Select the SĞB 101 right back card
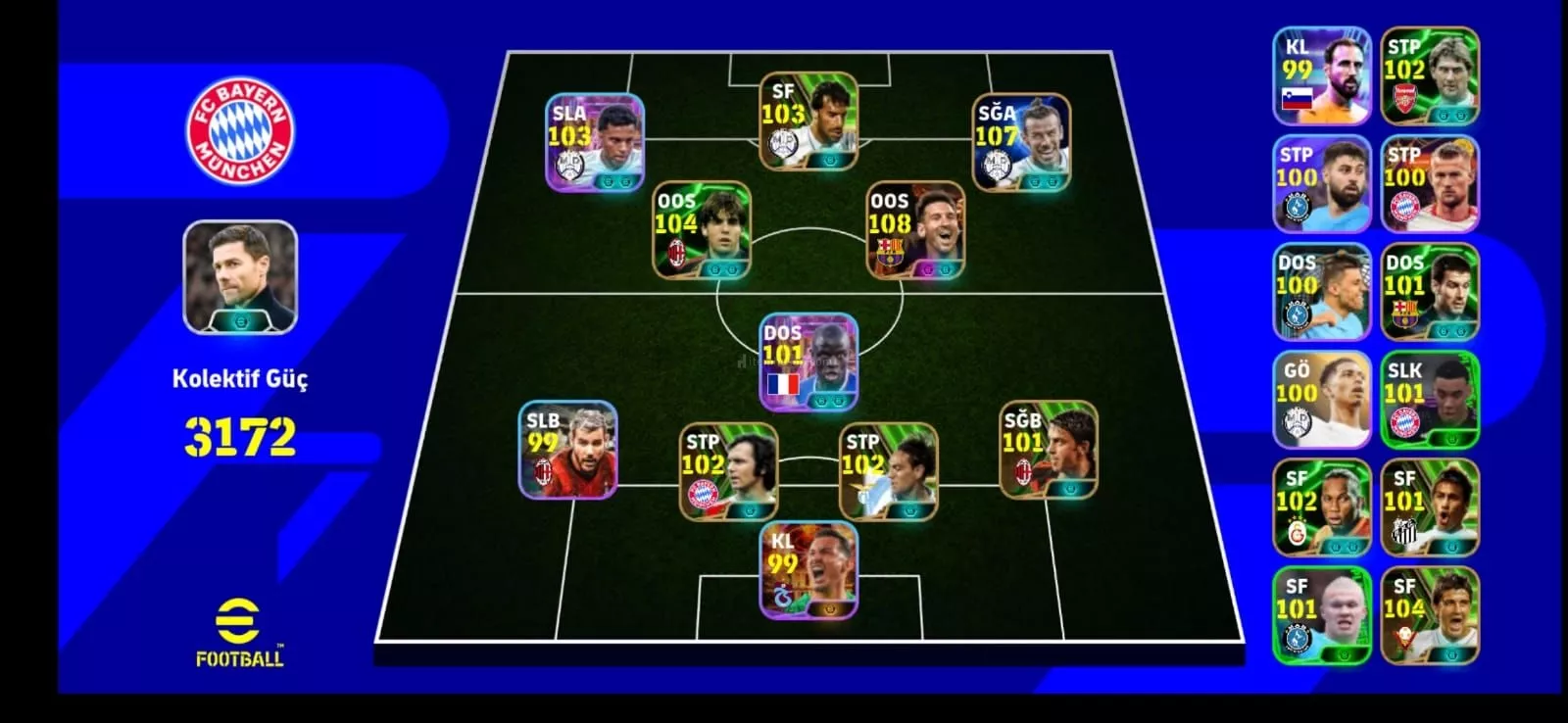Viewport: 1568px width, 723px height. click(x=1048, y=449)
